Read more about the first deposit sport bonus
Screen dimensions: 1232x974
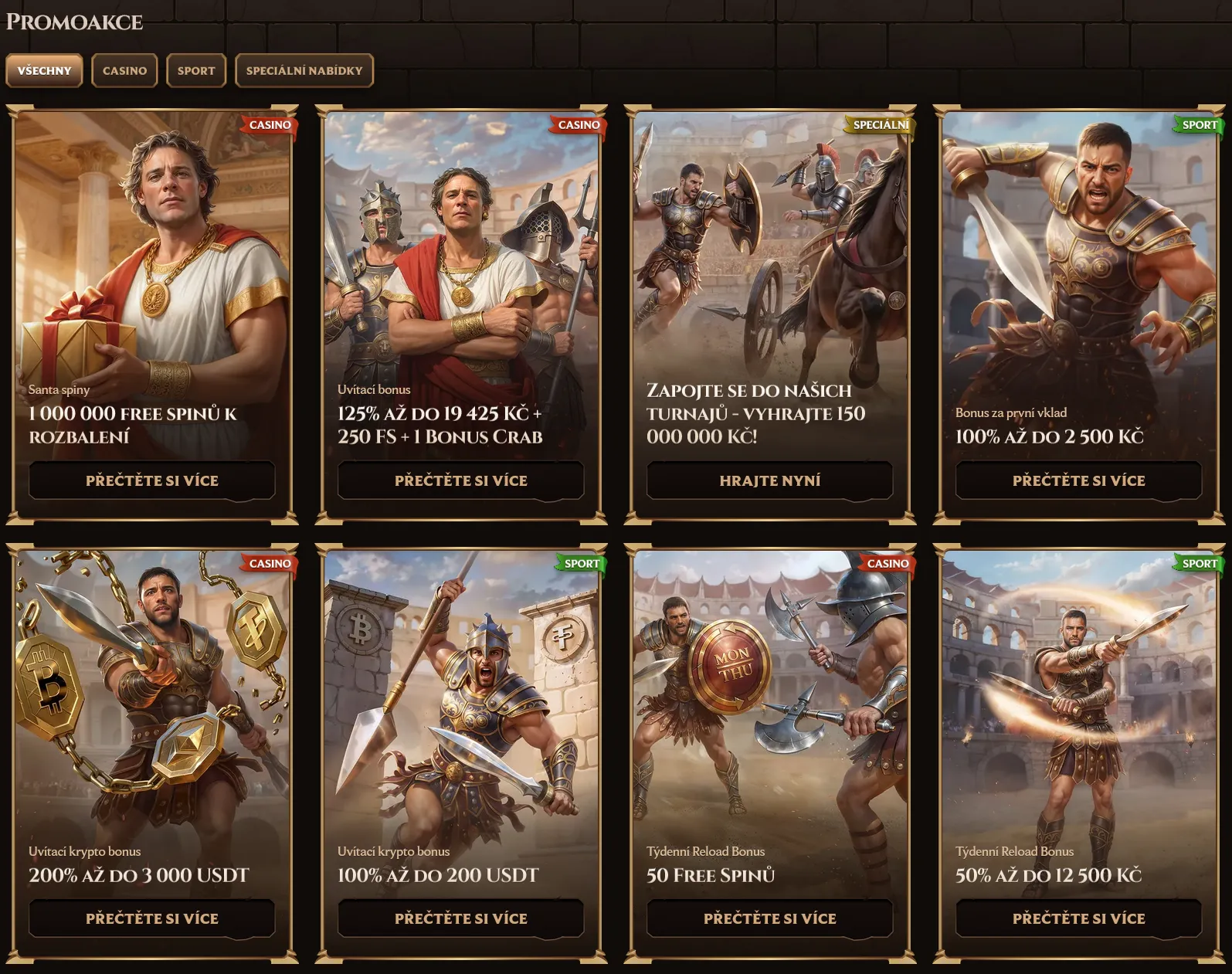pos(1079,480)
